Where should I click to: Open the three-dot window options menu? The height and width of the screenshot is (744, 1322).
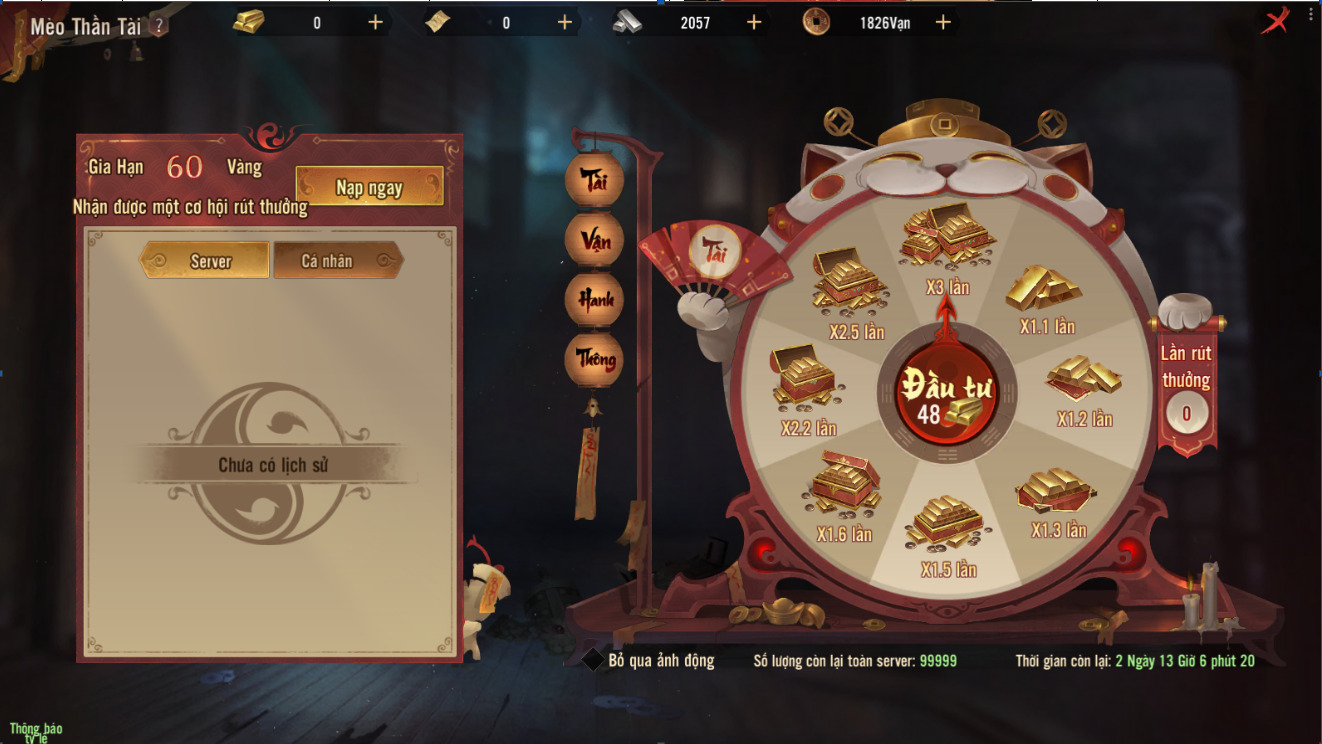1309,14
